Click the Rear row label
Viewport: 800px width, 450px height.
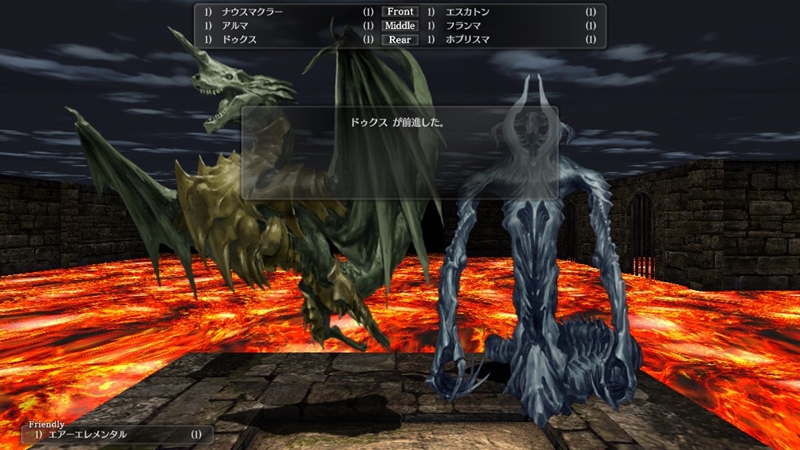pos(399,40)
